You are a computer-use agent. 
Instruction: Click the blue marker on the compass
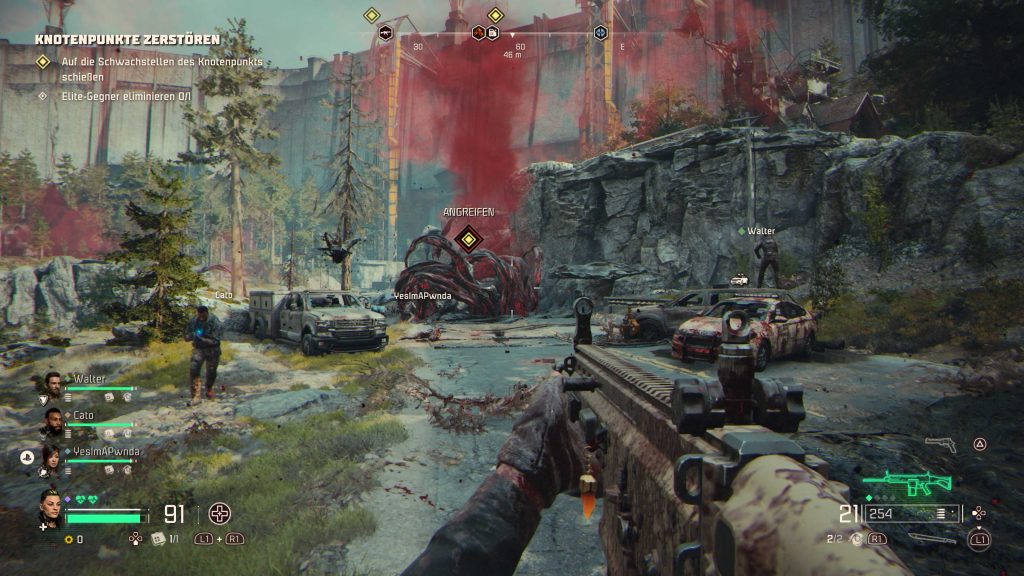[x=600, y=33]
